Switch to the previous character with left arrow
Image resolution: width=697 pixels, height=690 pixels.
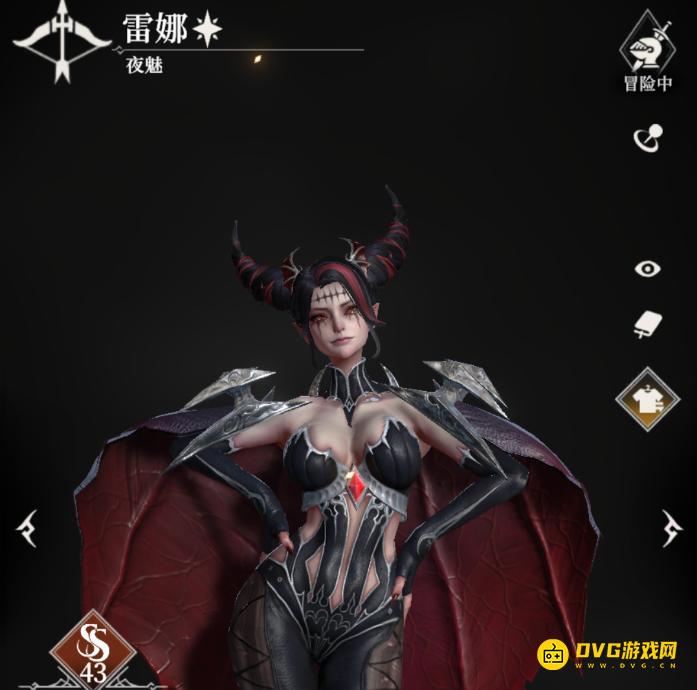pos(27,527)
